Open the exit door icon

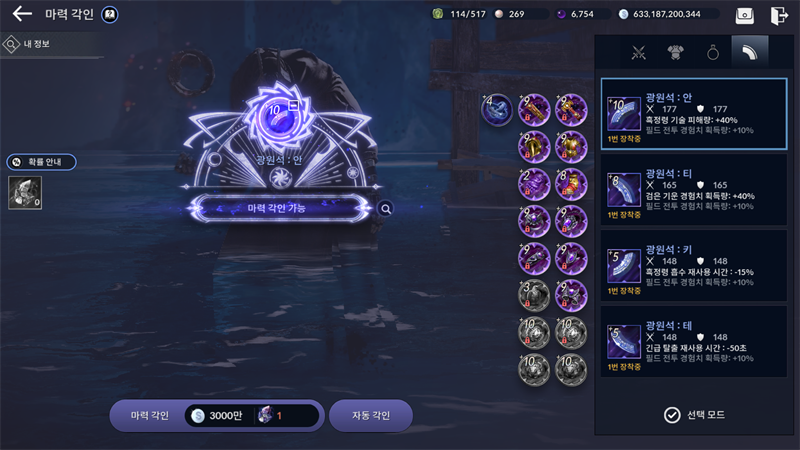(x=779, y=15)
